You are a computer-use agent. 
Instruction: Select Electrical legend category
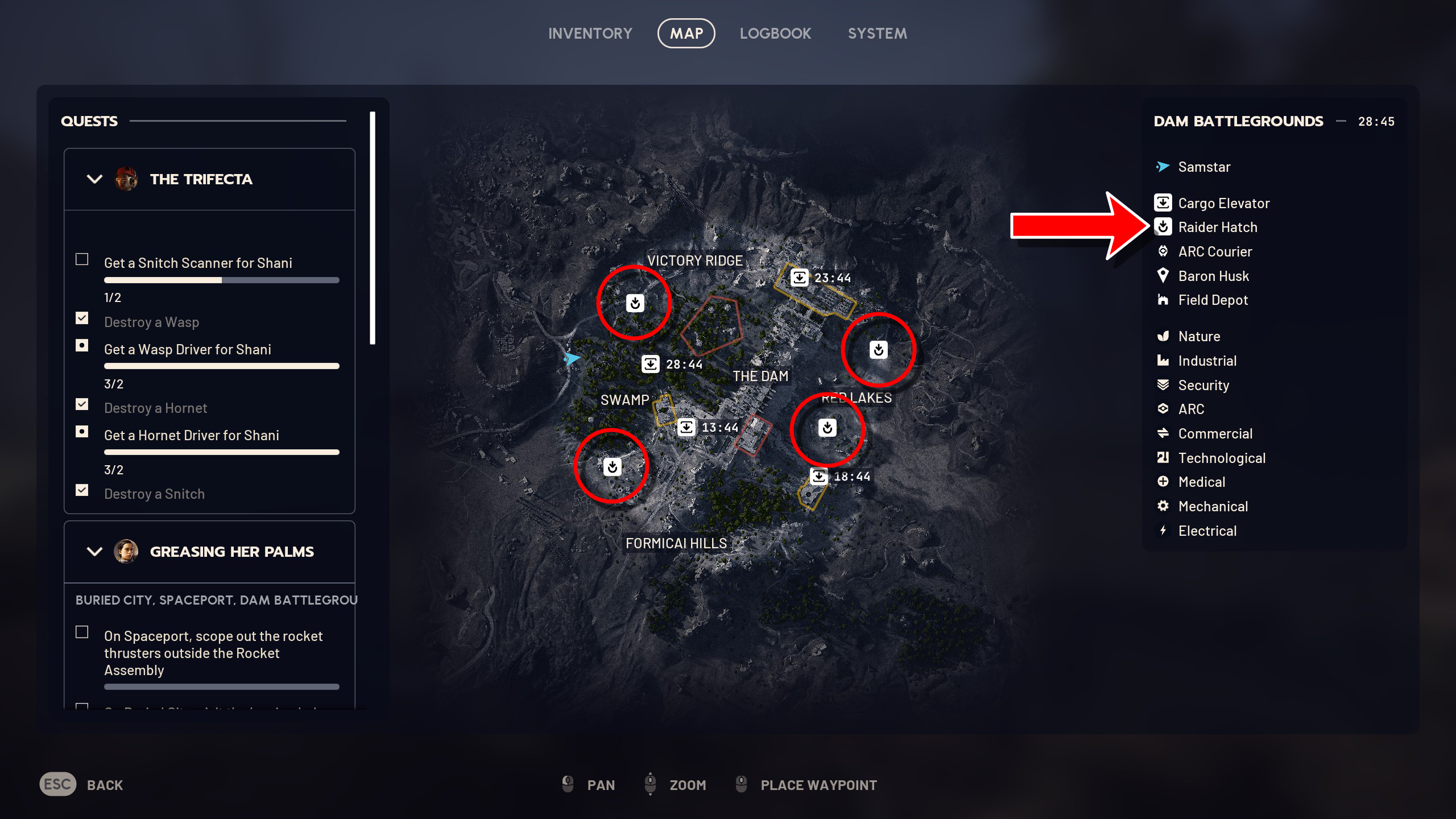(x=1207, y=531)
